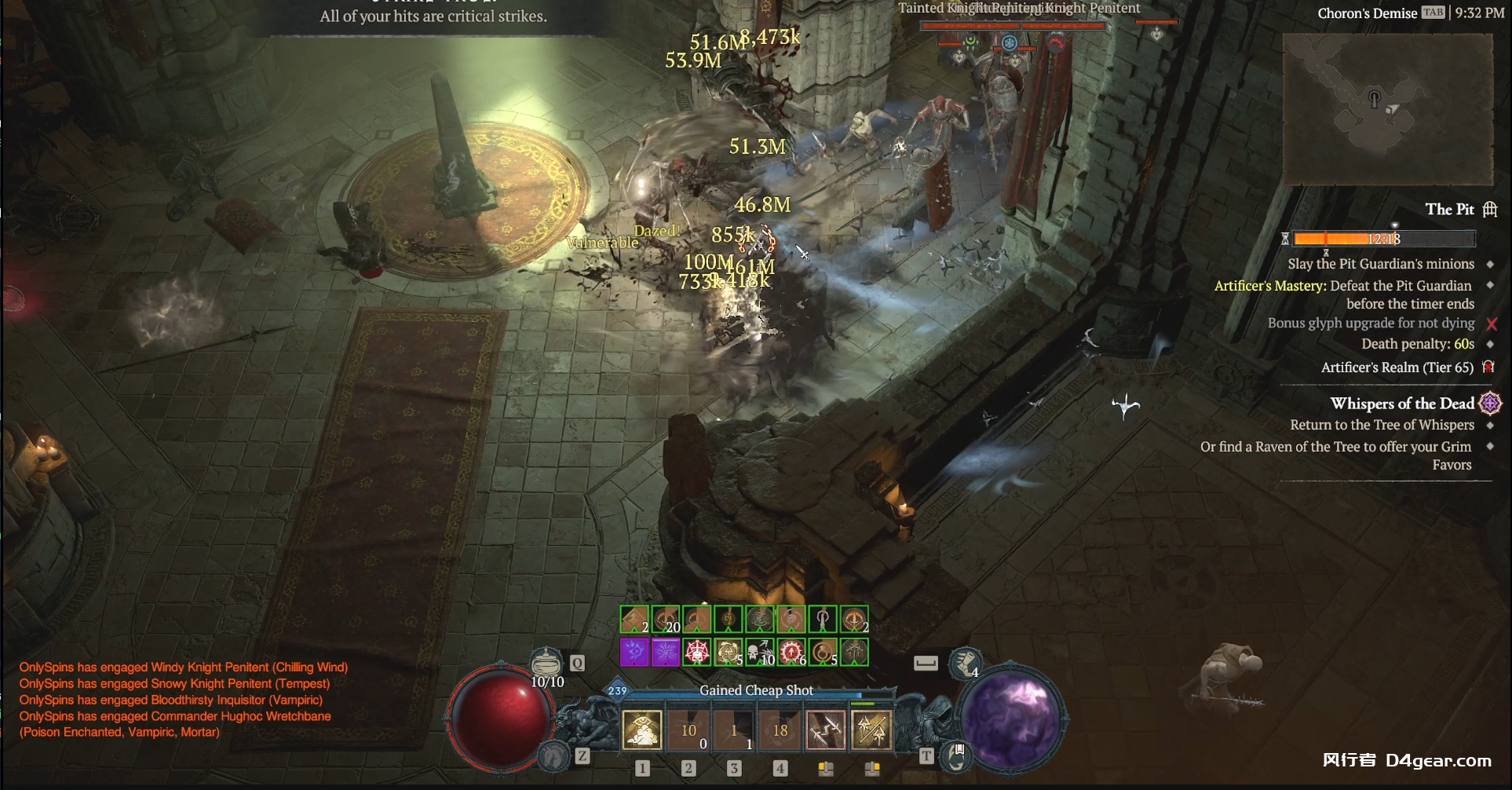
Task: Activate the eye-and-smoke skill in slot 1
Action: (642, 730)
